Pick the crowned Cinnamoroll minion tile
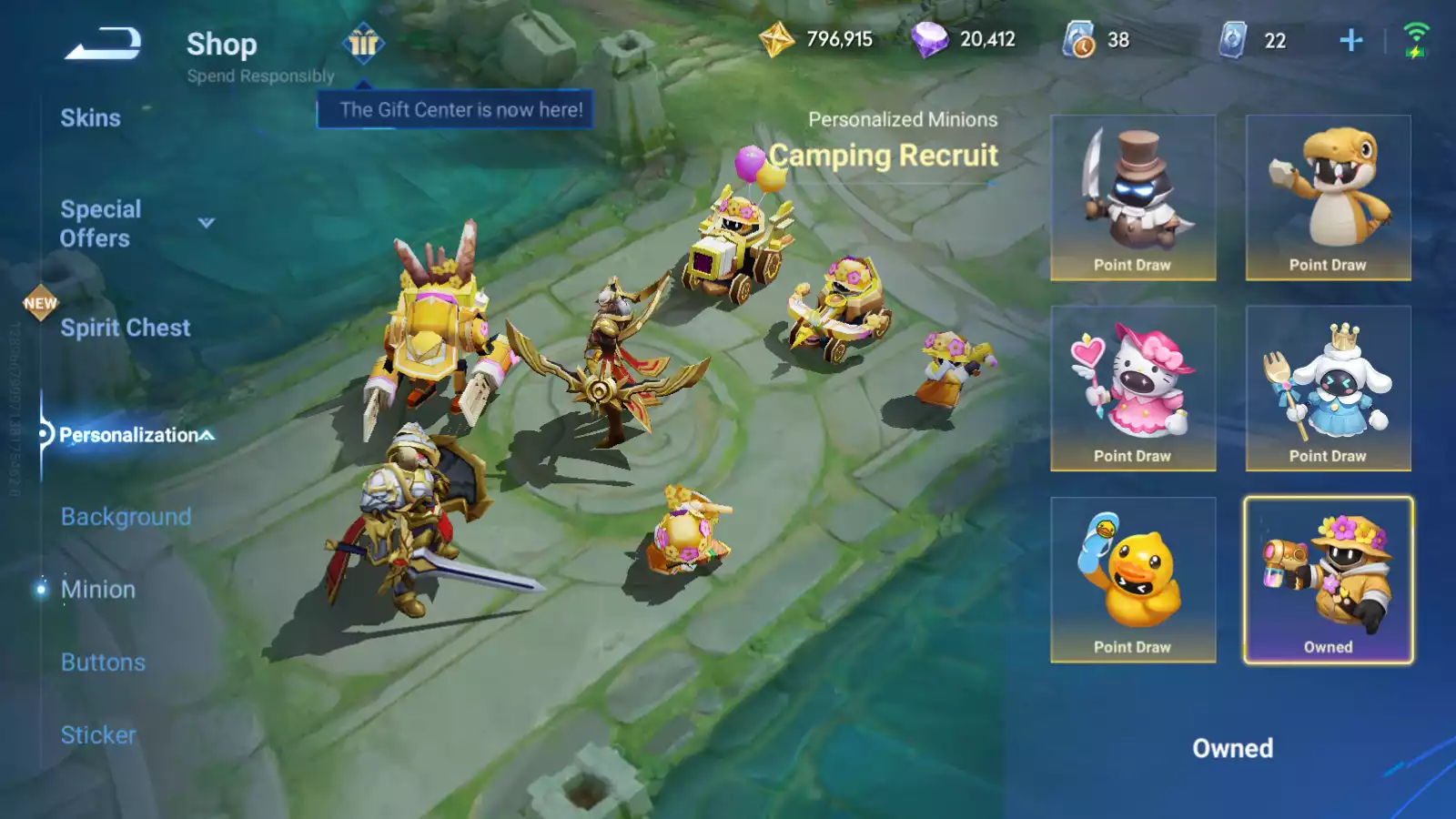 (x=1328, y=389)
